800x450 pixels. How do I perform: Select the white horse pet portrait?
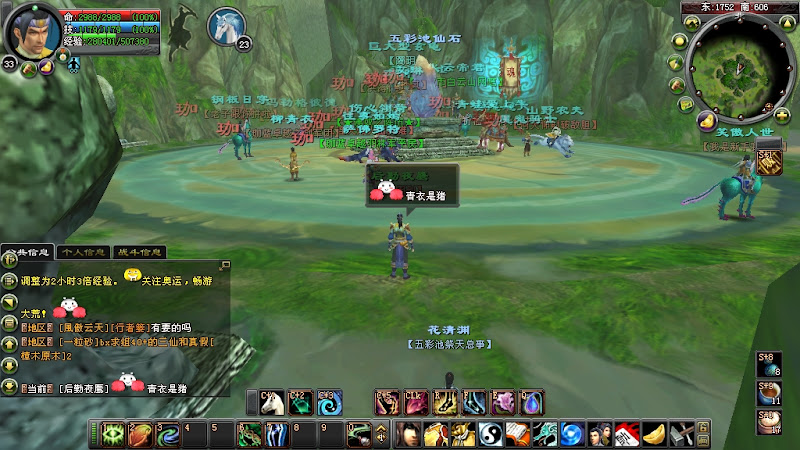click(x=225, y=26)
